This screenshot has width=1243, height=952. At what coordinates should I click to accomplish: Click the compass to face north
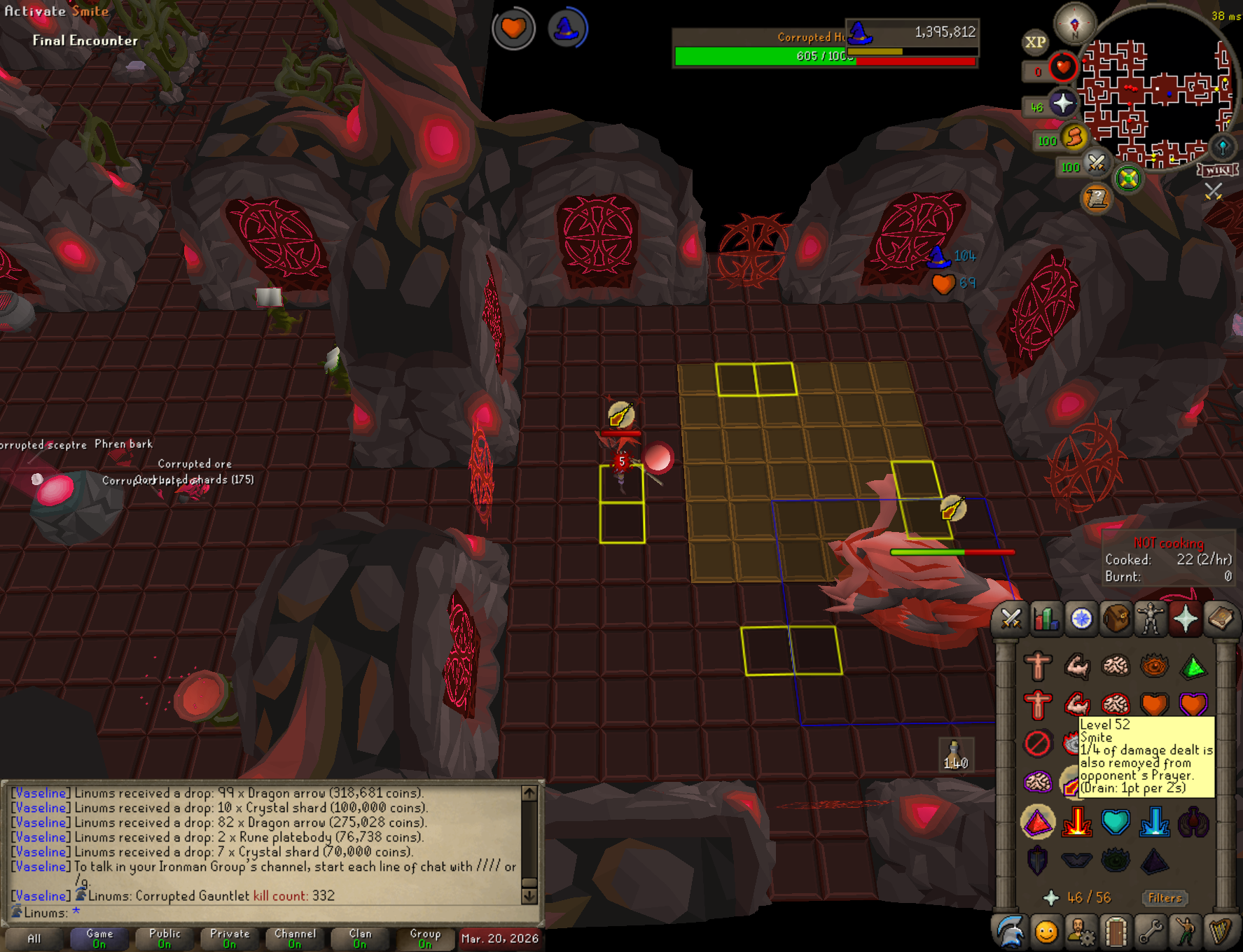[1075, 23]
